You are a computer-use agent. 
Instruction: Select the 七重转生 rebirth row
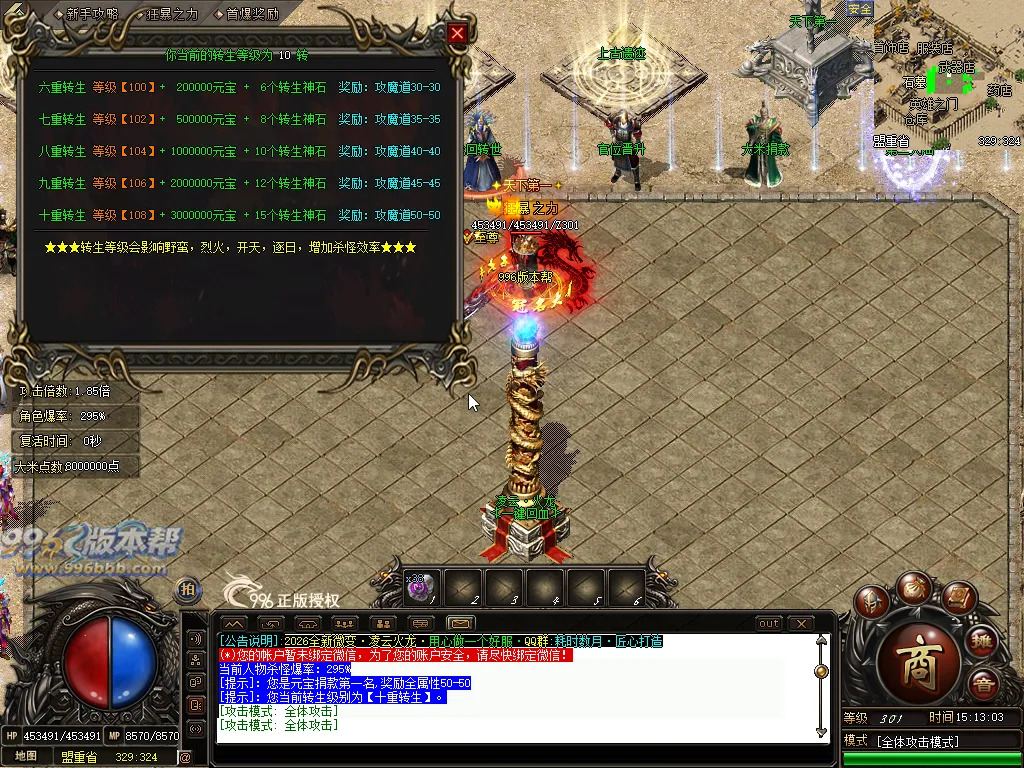tap(238, 119)
